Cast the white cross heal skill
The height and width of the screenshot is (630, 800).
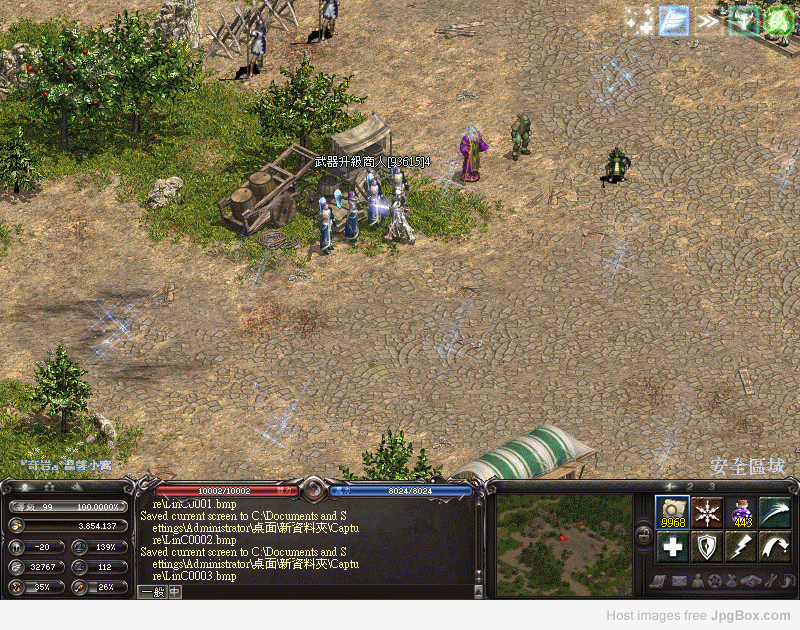click(673, 546)
